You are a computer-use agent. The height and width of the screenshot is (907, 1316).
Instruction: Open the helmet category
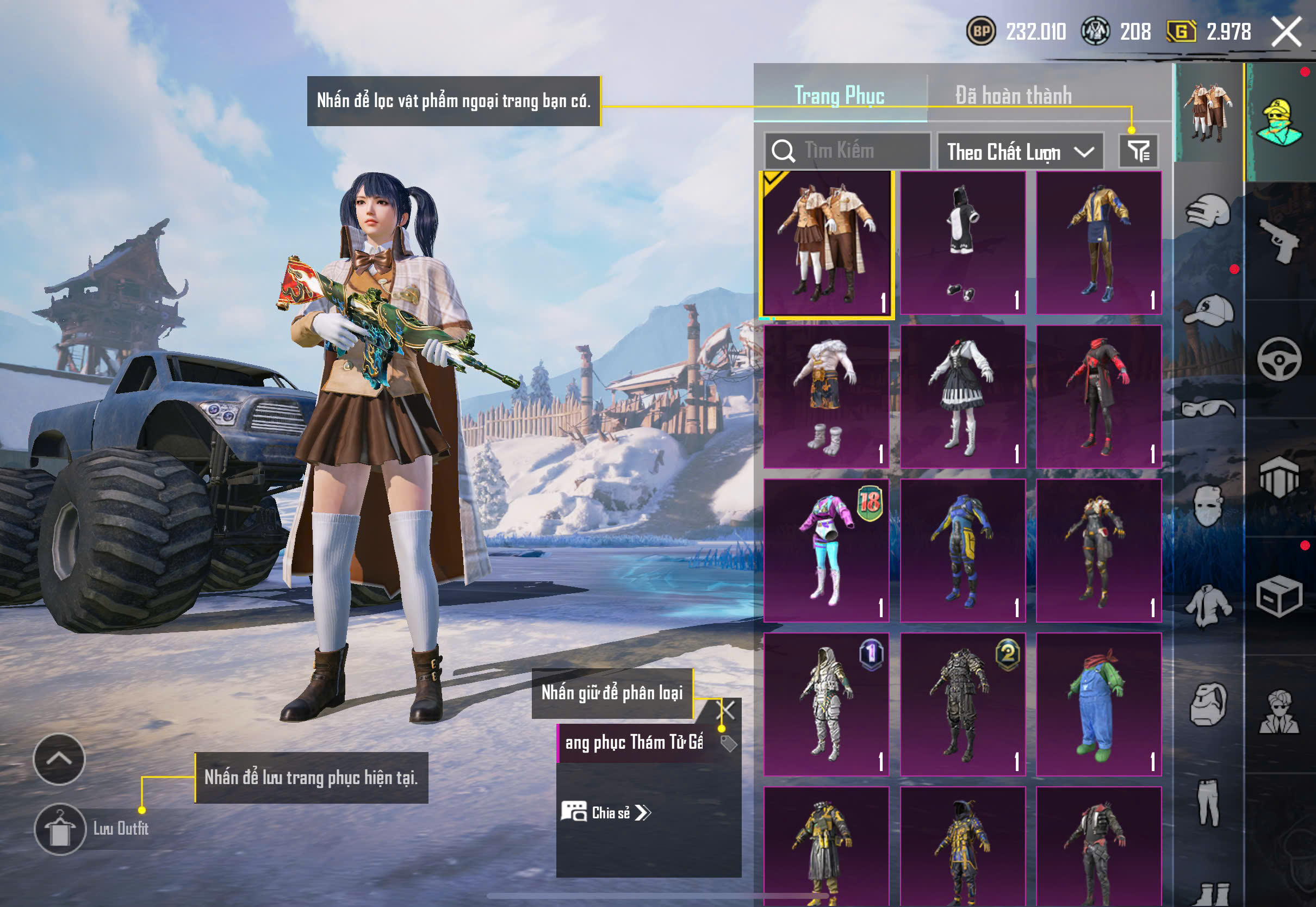(1208, 212)
